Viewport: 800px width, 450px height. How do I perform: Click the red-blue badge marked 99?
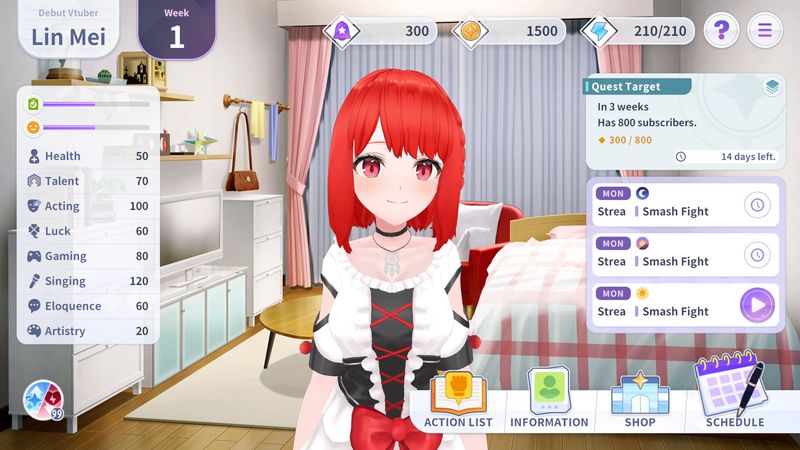[x=44, y=400]
